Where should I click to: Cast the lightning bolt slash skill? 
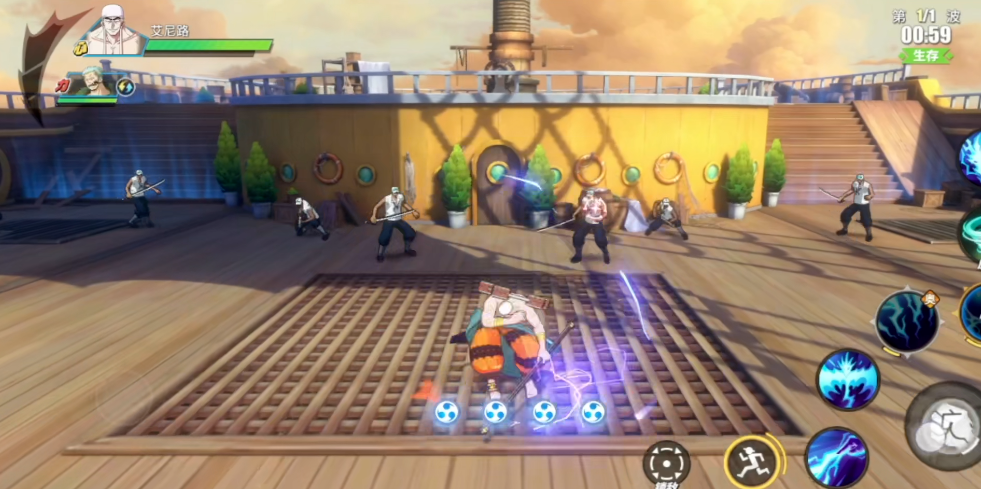pyautogui.click(x=836, y=457)
